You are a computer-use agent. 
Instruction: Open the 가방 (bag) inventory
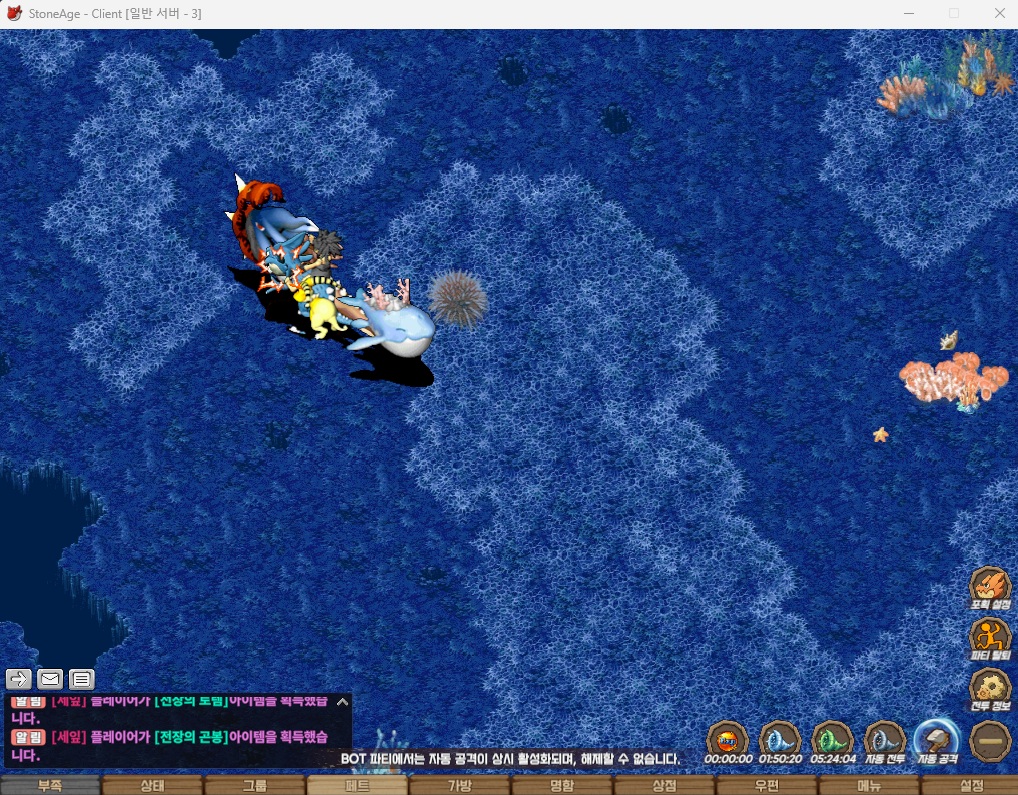pos(459,785)
